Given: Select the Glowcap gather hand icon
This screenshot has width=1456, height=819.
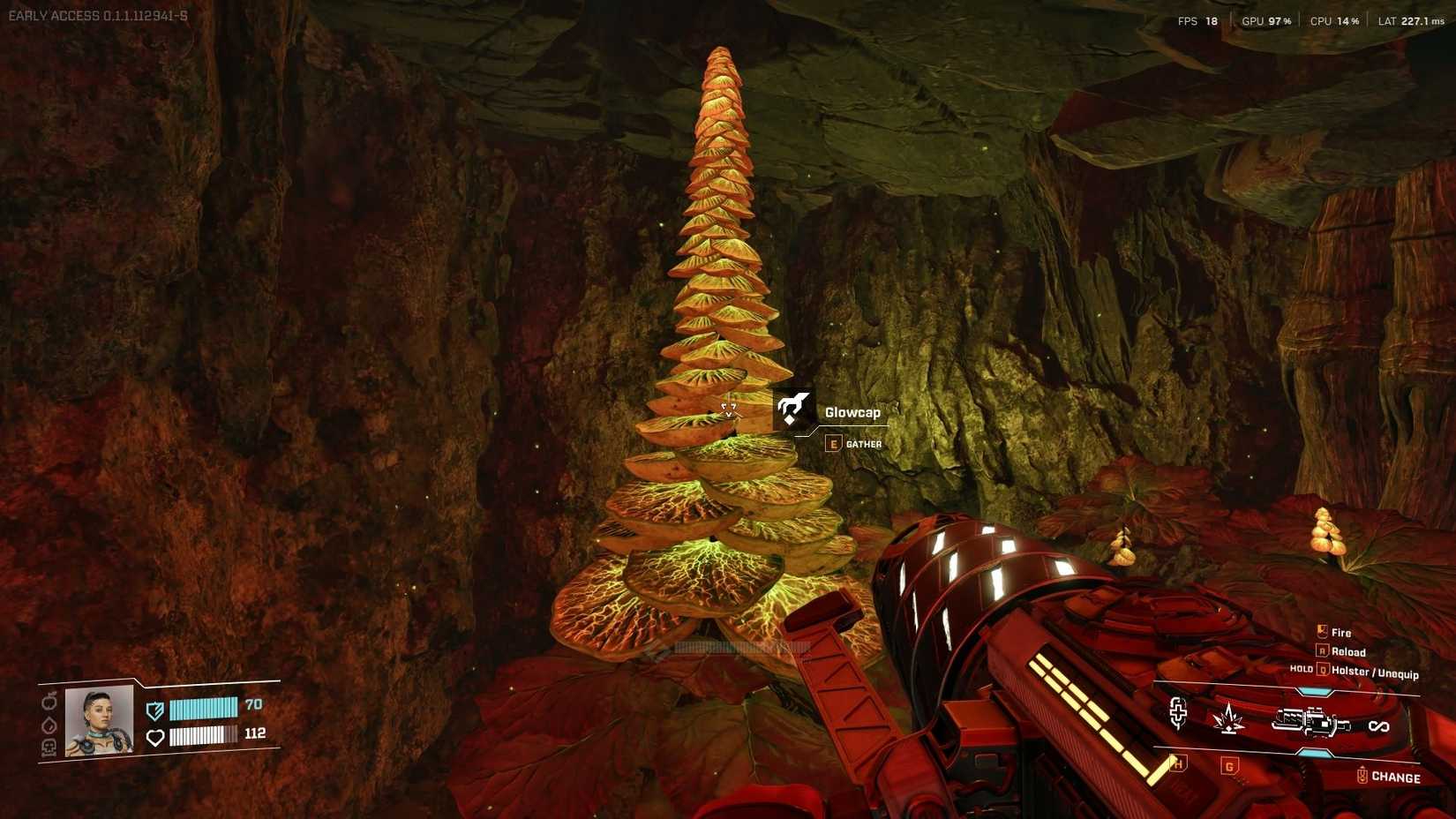Looking at the screenshot, I should pyautogui.click(x=791, y=408).
